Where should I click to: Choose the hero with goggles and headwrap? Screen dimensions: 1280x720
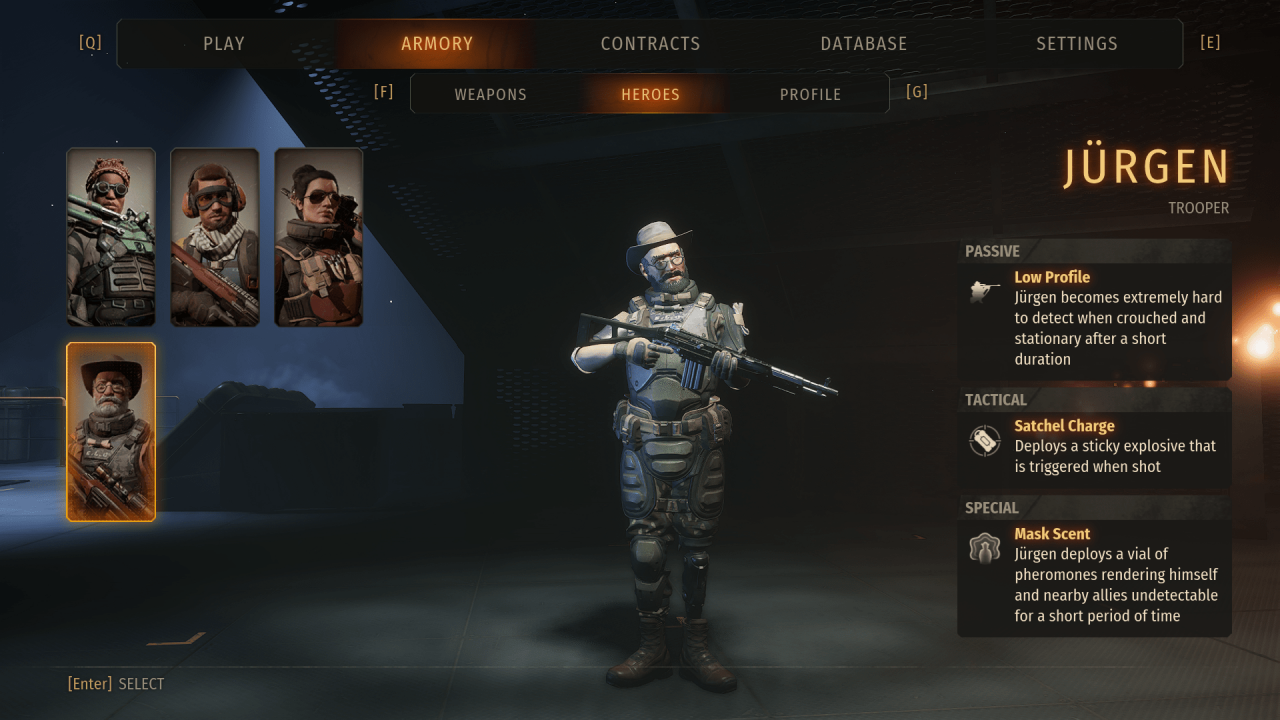click(111, 237)
